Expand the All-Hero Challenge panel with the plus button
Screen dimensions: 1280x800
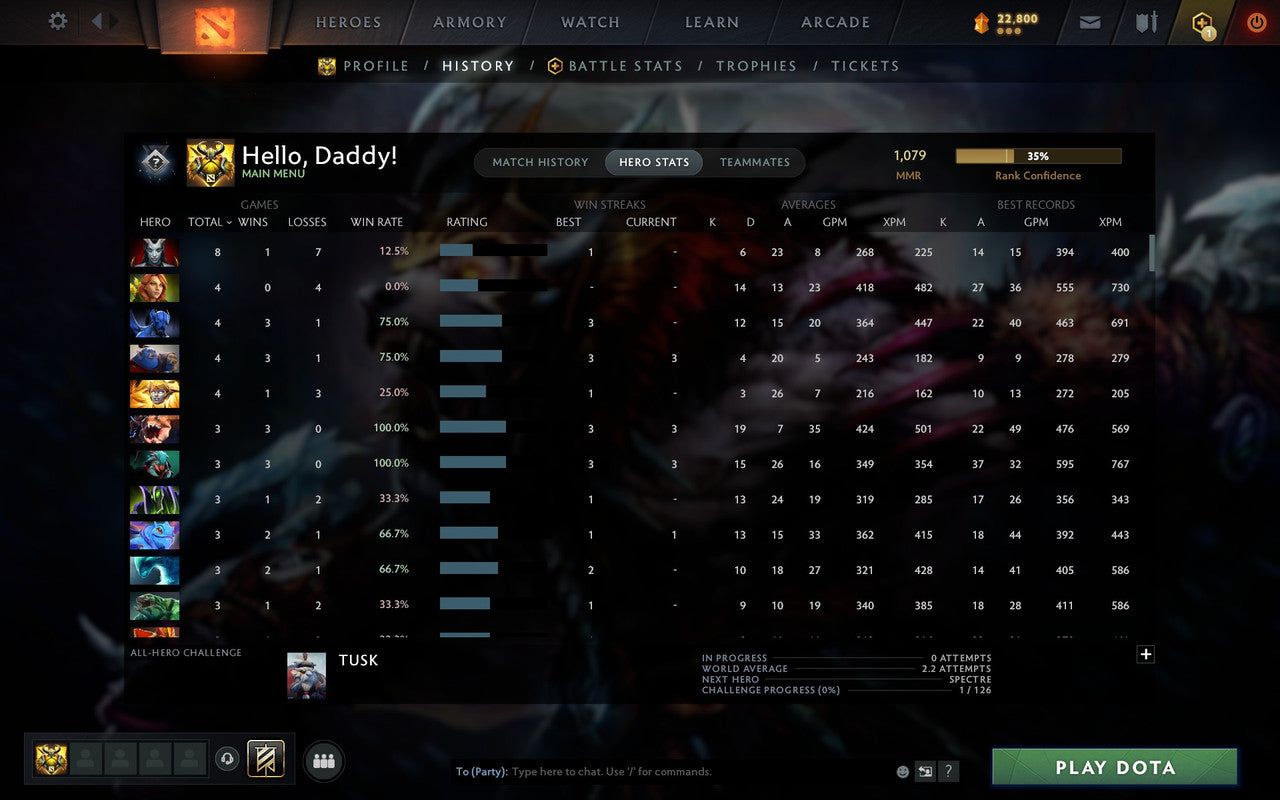coord(1146,654)
